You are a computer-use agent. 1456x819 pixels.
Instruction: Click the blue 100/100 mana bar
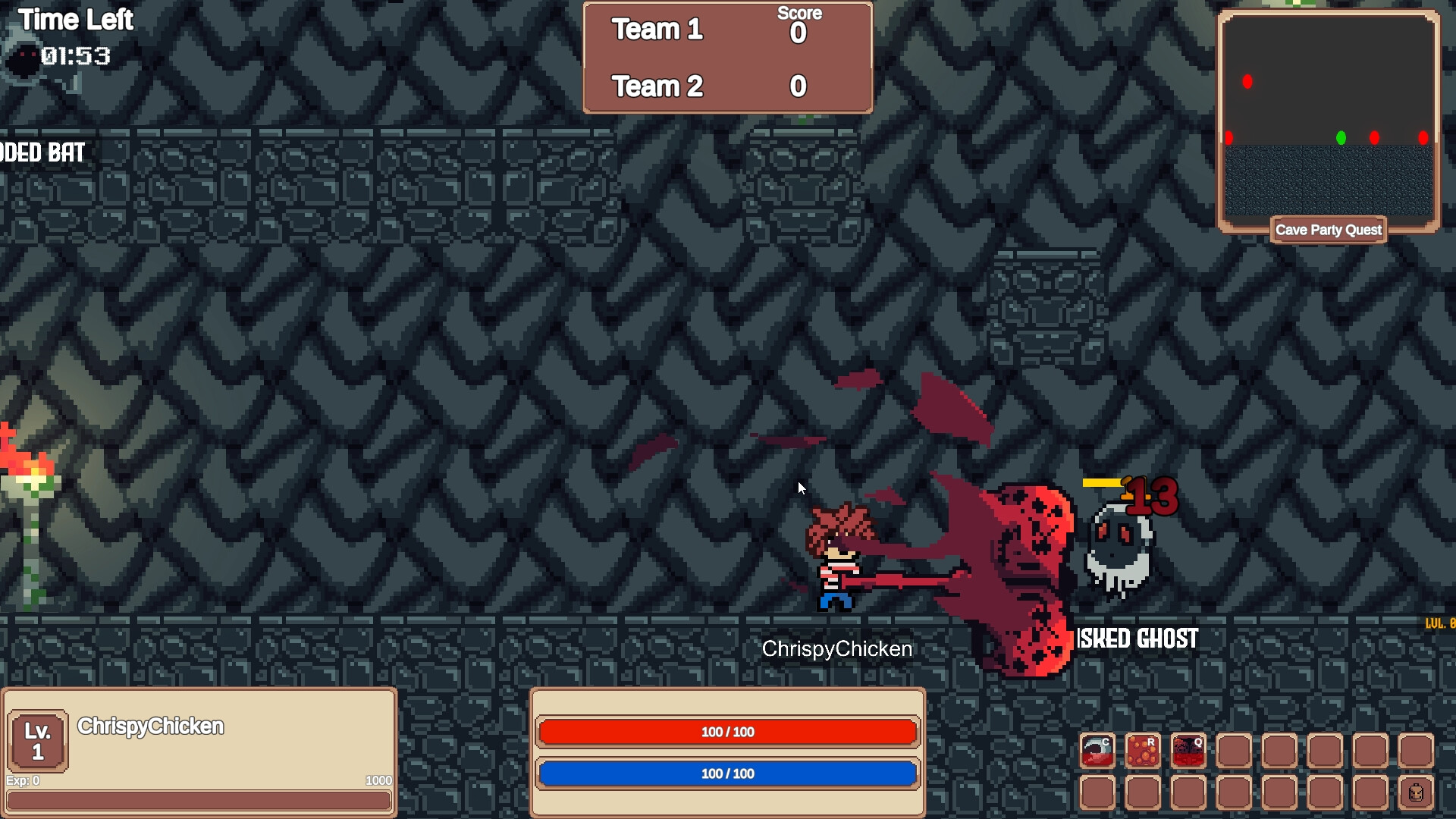click(x=726, y=773)
